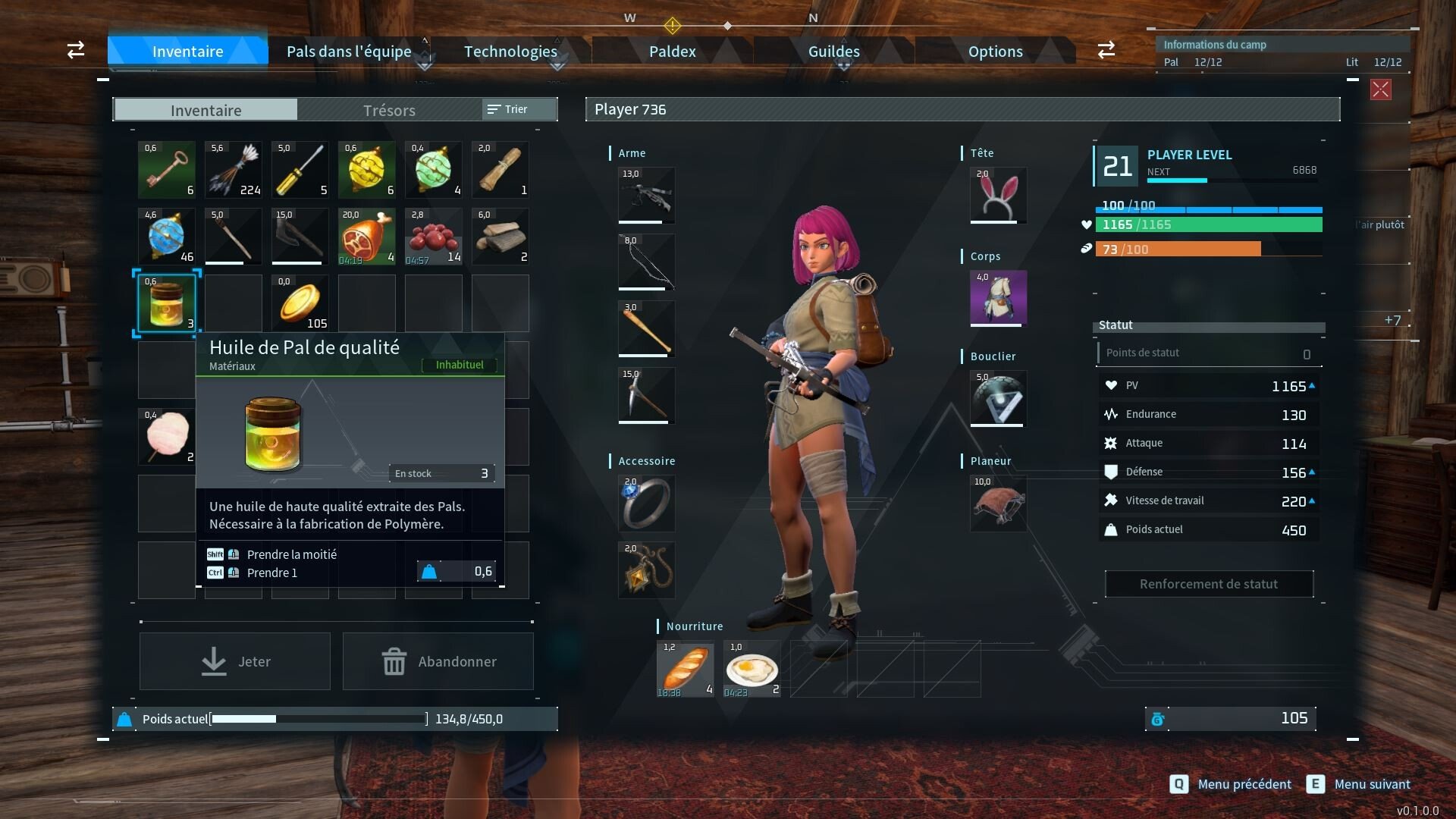1456x819 pixels.
Task: Open the Options tab
Action: click(995, 52)
